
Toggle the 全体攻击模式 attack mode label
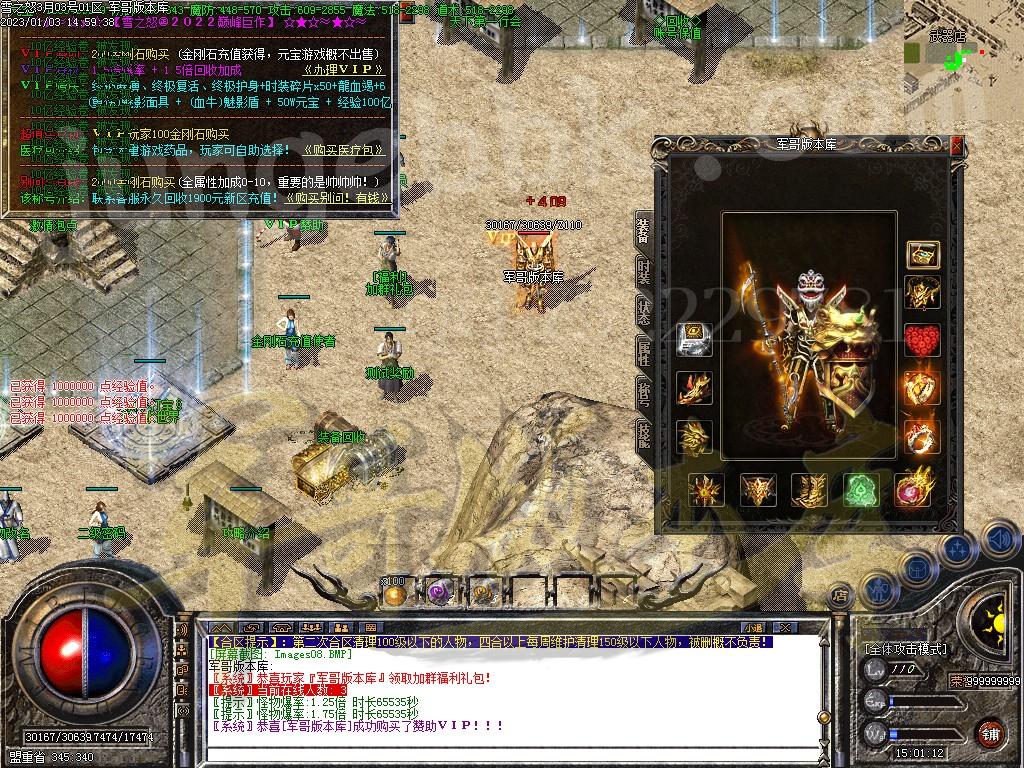[904, 649]
